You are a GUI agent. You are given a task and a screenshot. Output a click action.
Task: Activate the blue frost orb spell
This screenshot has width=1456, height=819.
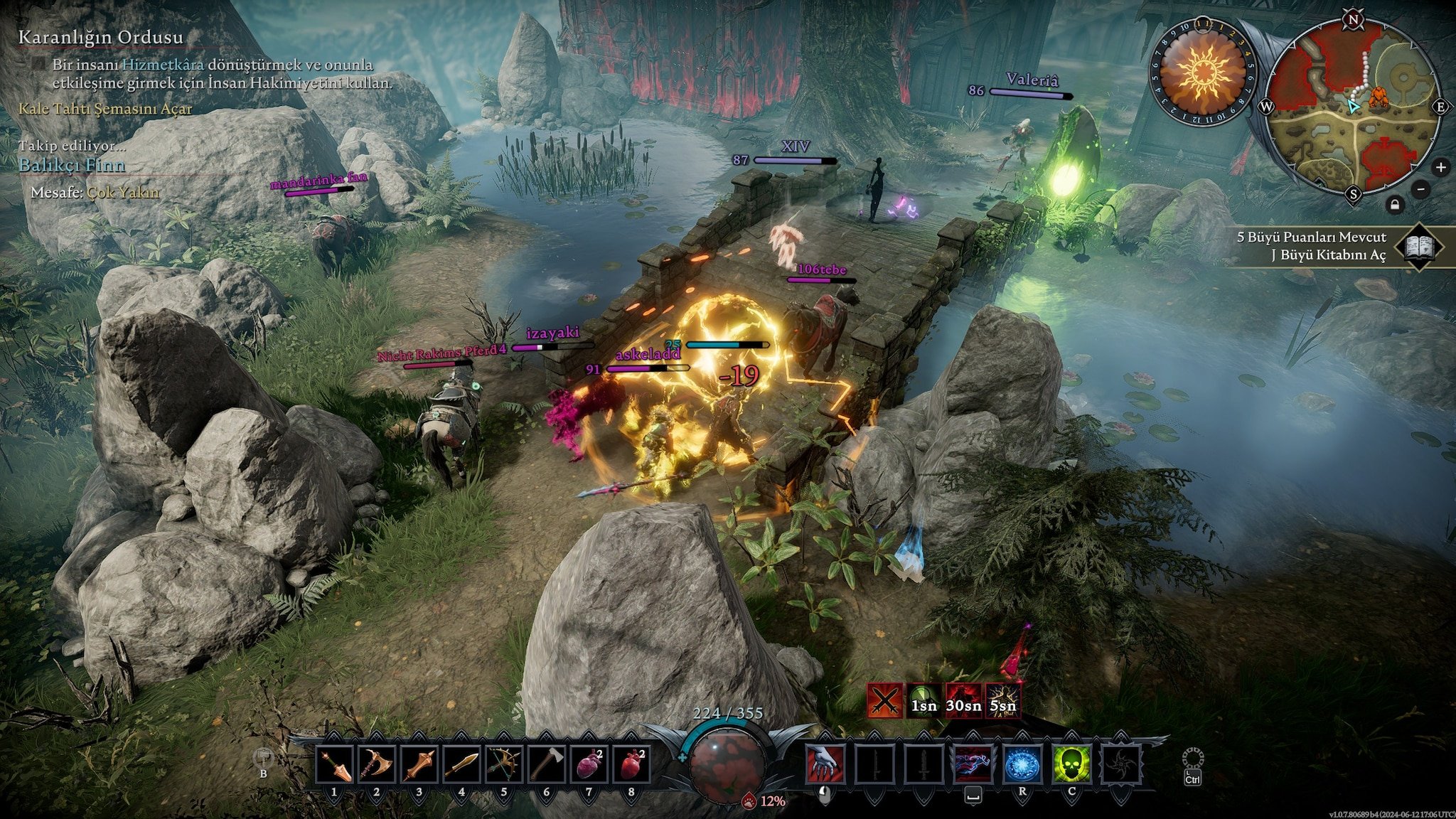(x=1022, y=765)
